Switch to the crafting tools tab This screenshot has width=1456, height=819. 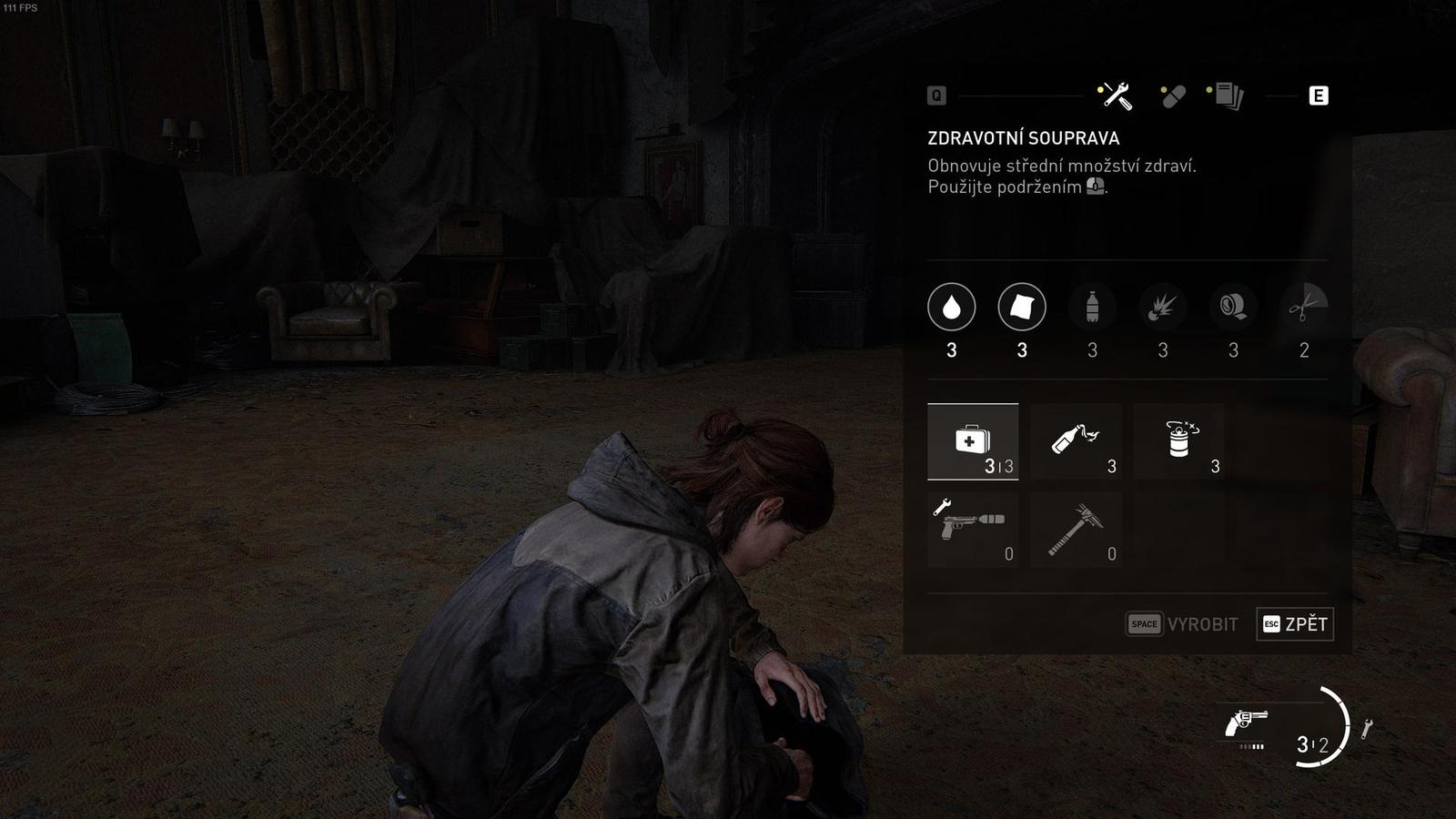1116,96
